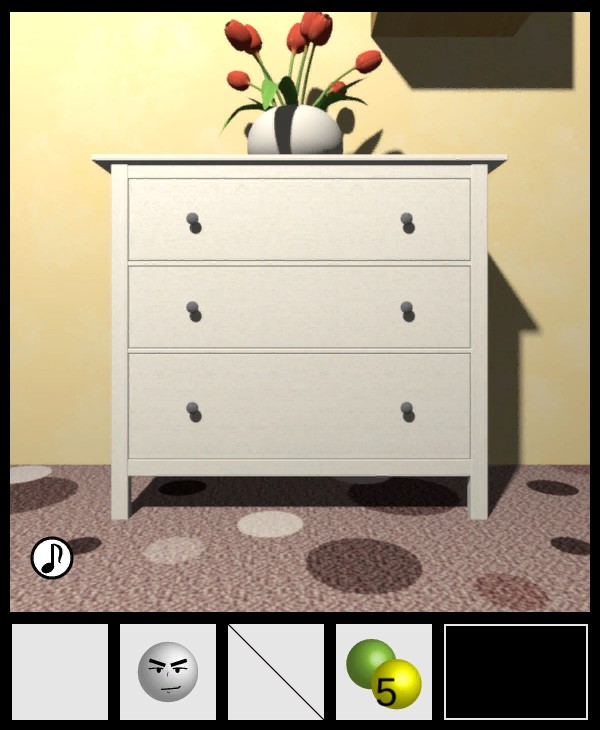Choose the slot with diagonal line

click(276, 672)
